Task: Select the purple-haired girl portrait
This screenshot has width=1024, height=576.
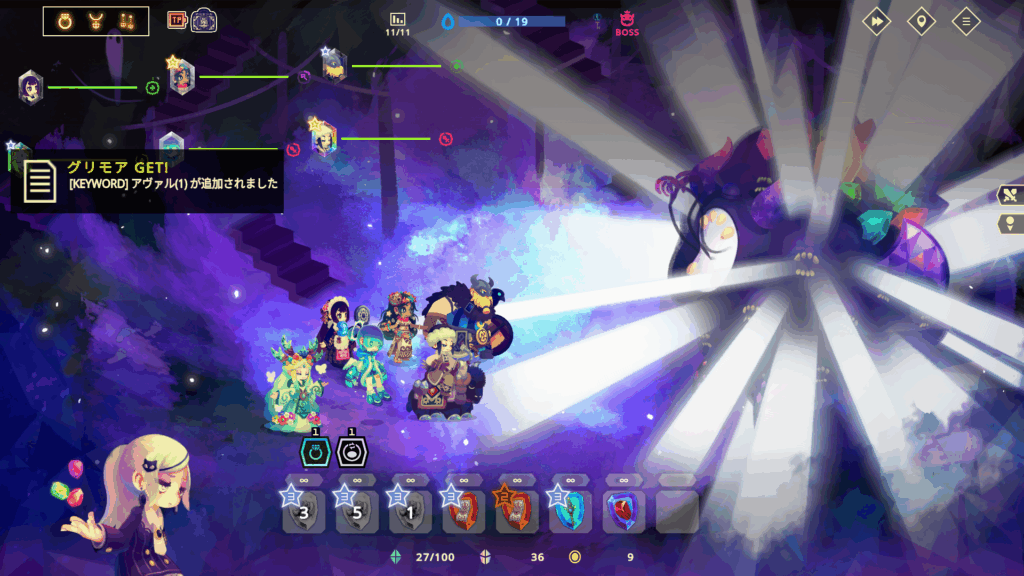Action: click(30, 86)
